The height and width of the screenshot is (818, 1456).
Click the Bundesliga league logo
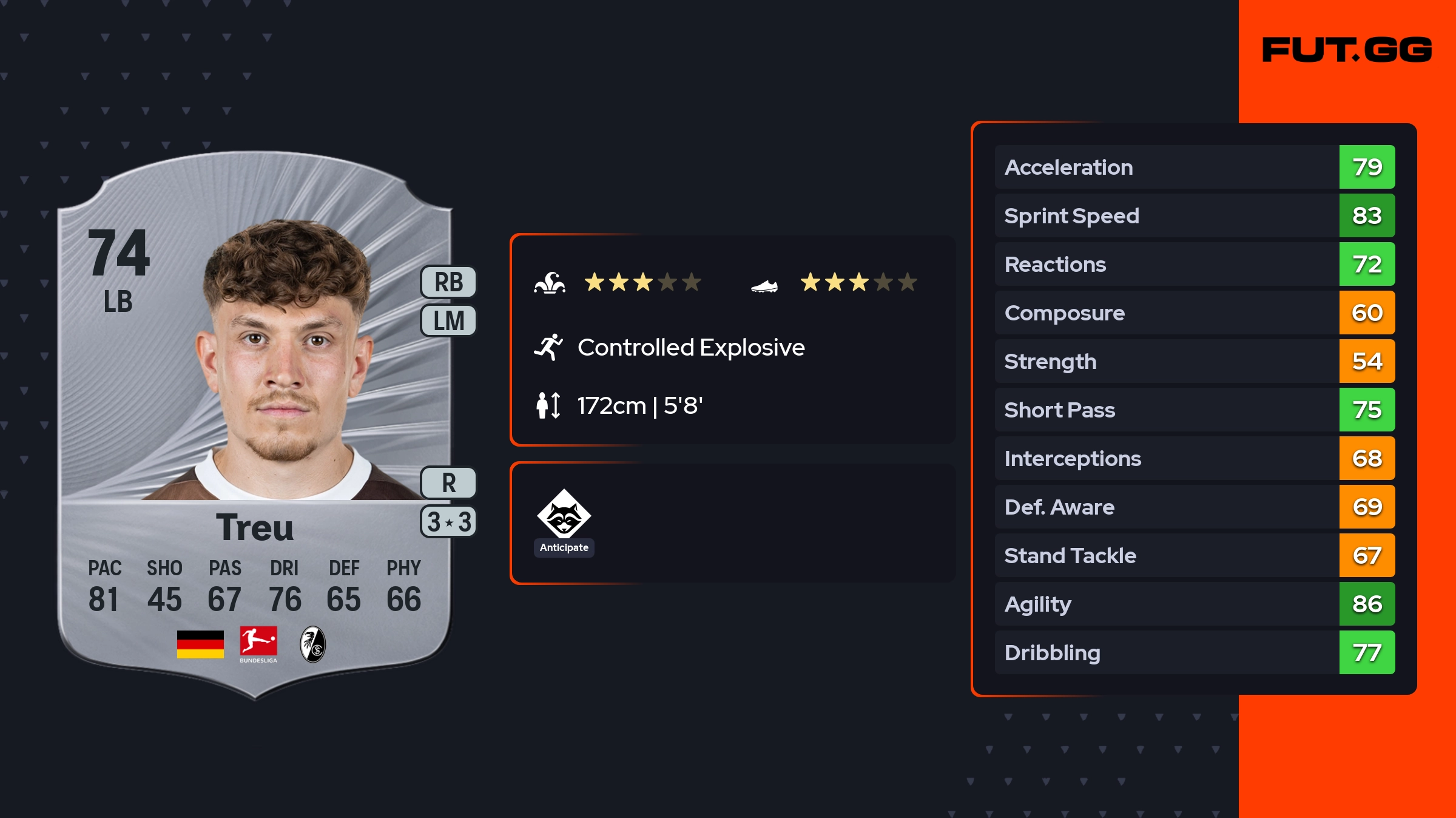point(258,644)
